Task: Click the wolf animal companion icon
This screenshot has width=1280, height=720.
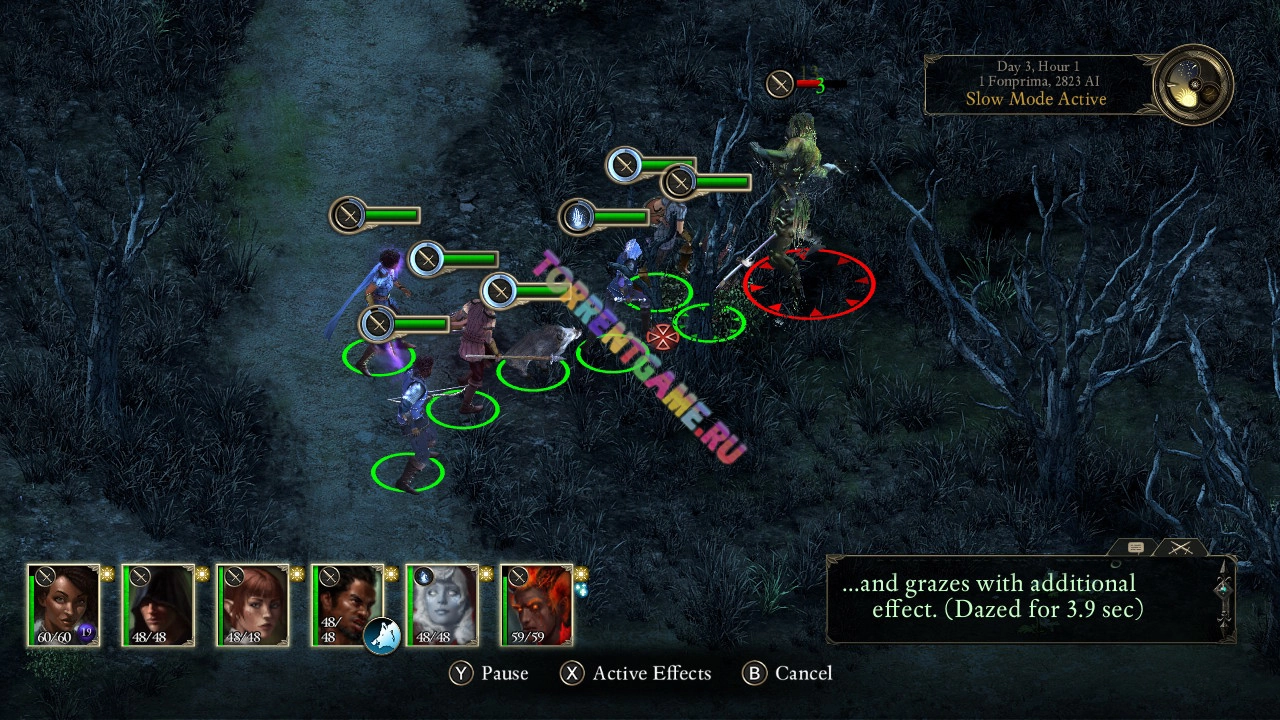Action: (381, 635)
